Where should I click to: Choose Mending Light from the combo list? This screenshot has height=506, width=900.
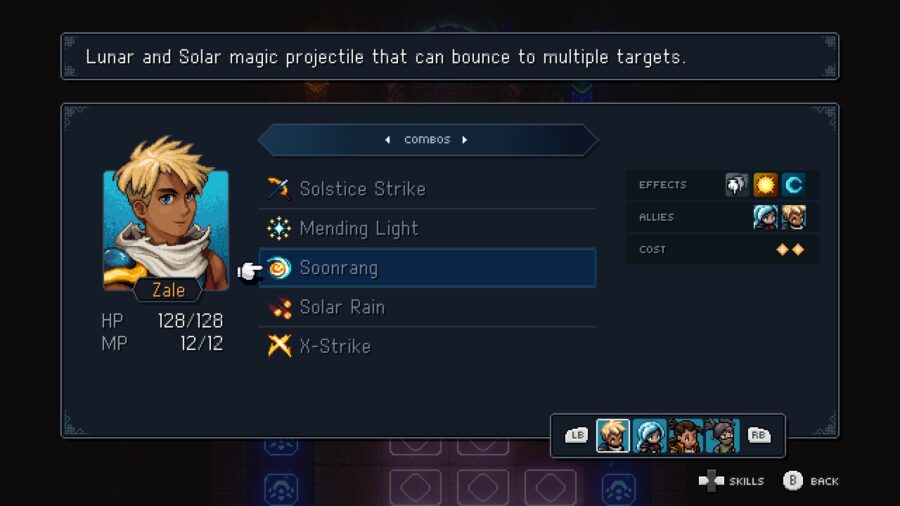click(x=358, y=229)
